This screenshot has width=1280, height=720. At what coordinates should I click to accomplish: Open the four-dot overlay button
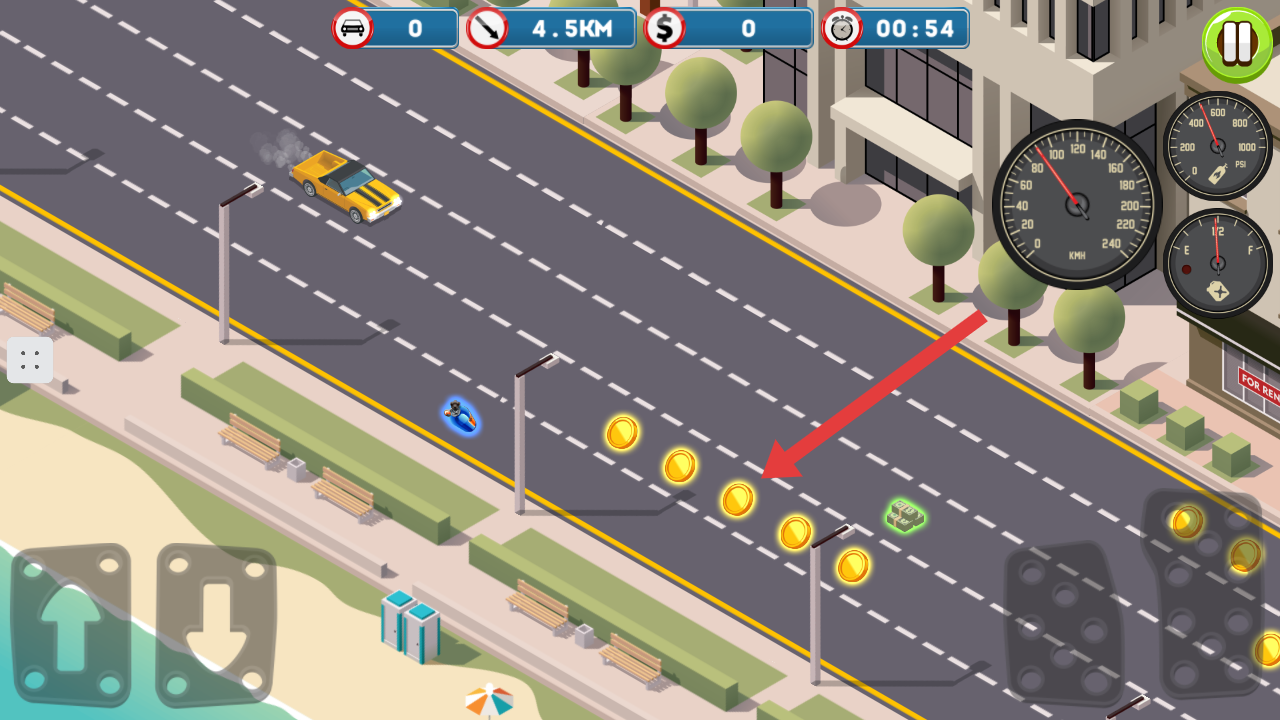30,360
